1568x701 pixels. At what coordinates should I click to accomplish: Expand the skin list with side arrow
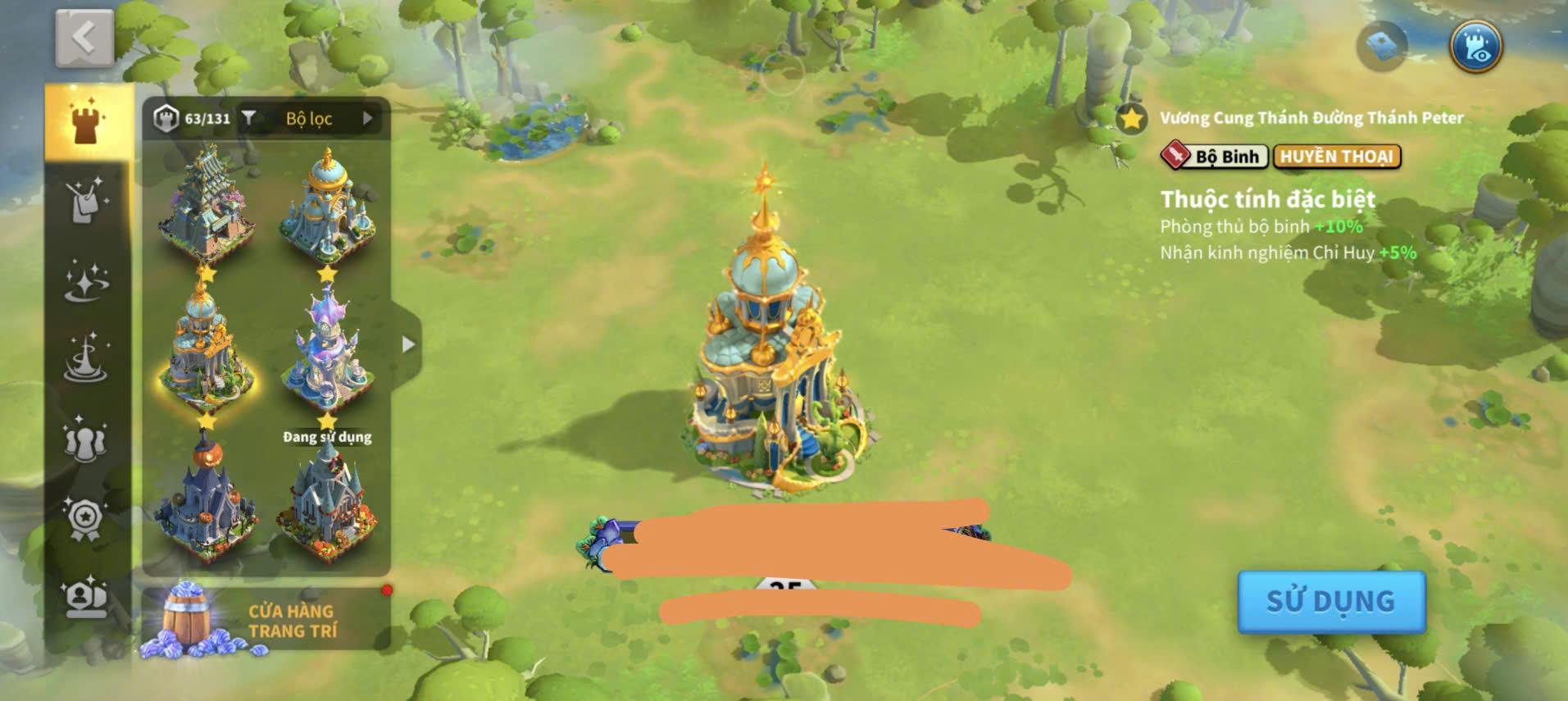point(408,345)
